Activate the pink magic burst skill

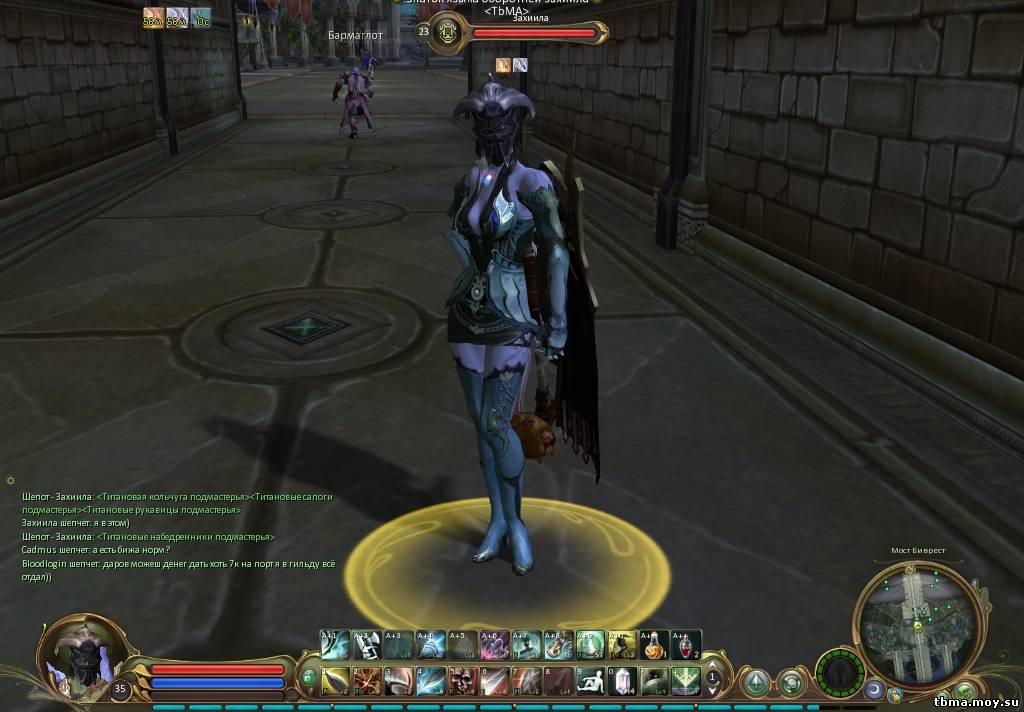[x=493, y=645]
